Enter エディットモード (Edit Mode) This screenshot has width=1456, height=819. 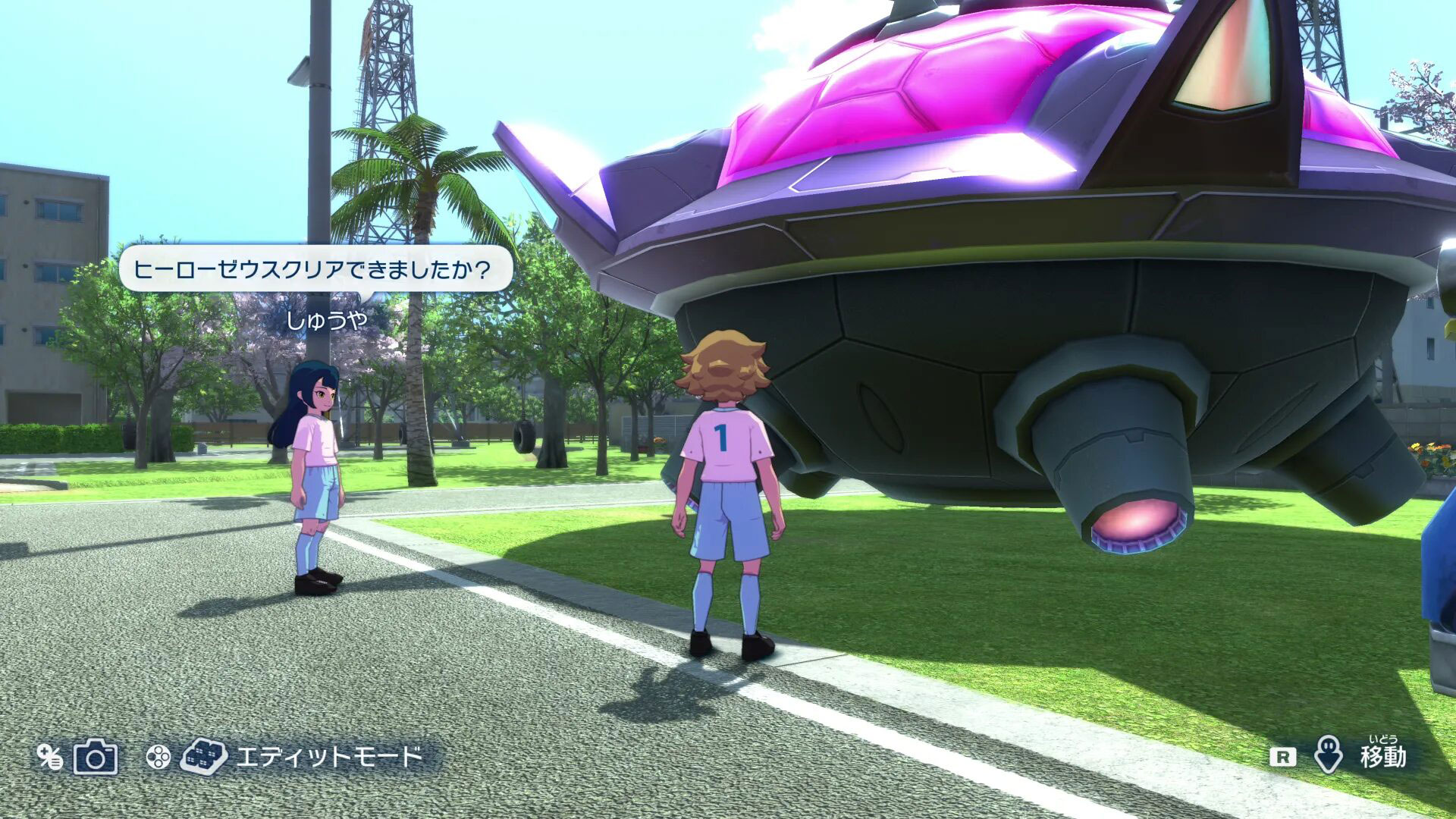tap(328, 757)
